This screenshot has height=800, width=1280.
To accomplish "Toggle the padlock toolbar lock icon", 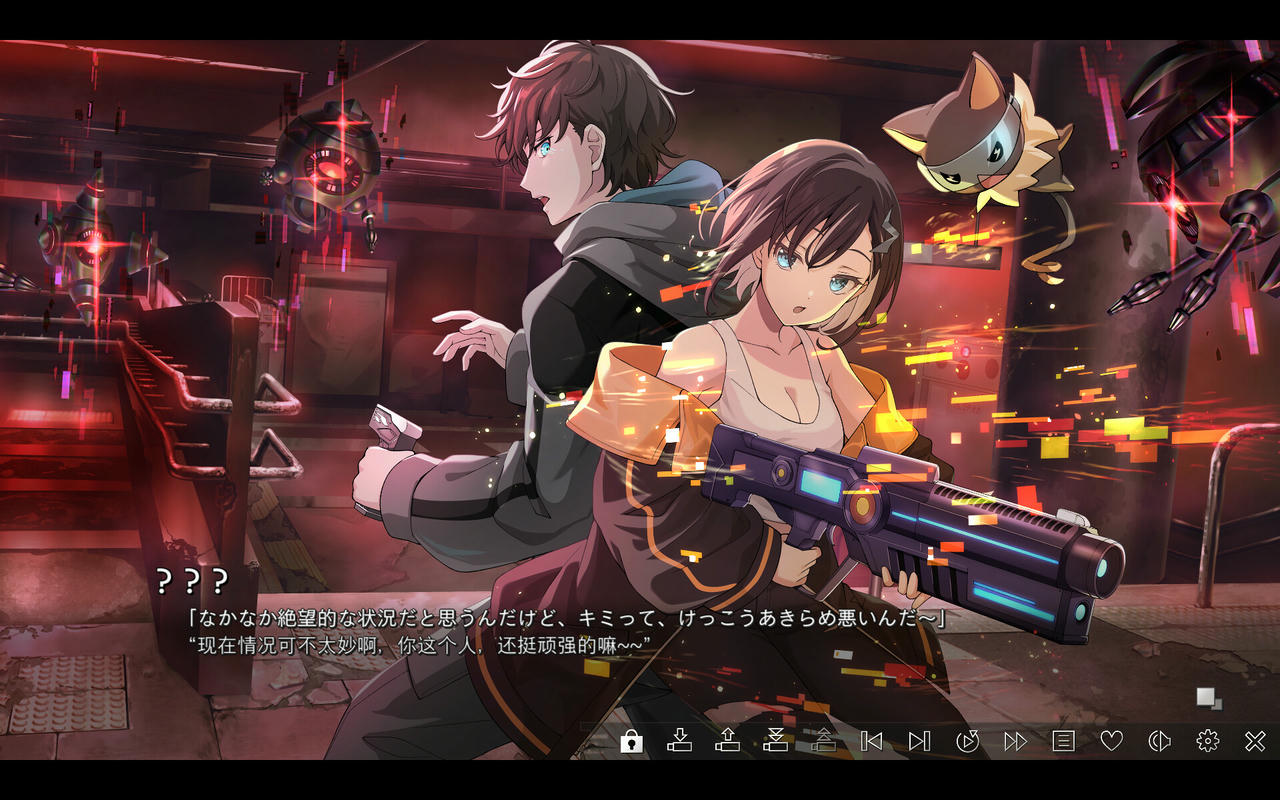I will (631, 741).
